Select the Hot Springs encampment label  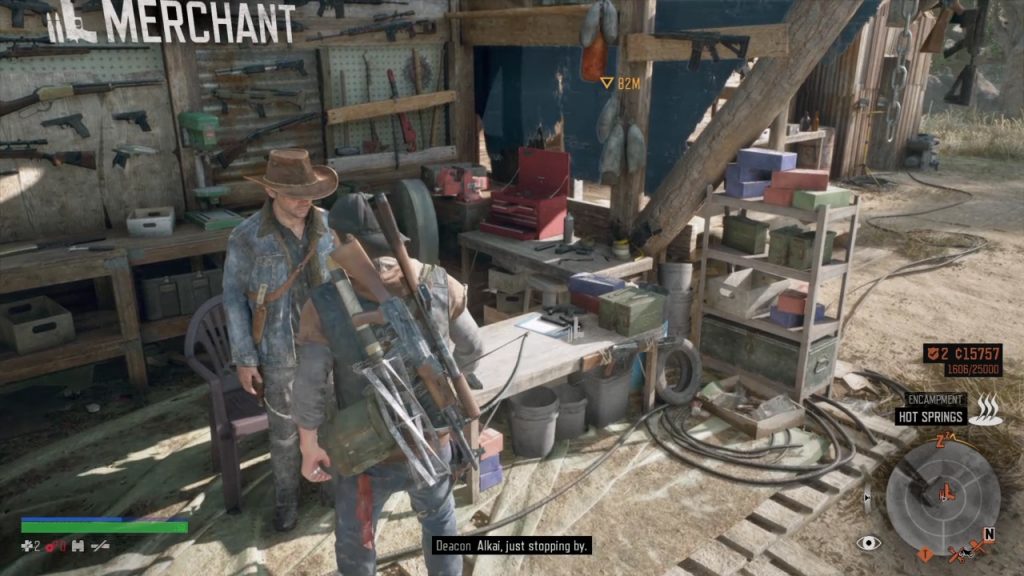[930, 416]
